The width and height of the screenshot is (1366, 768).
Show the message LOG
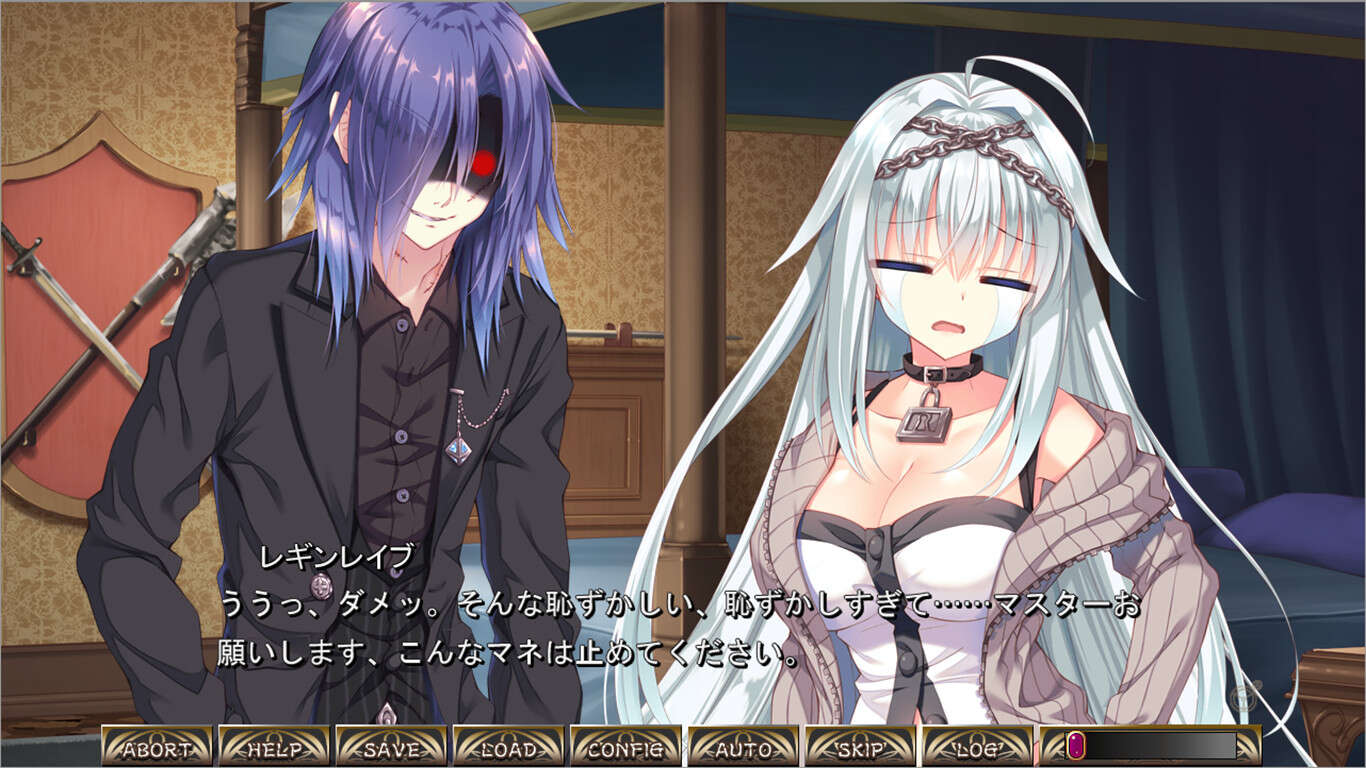pos(977,747)
